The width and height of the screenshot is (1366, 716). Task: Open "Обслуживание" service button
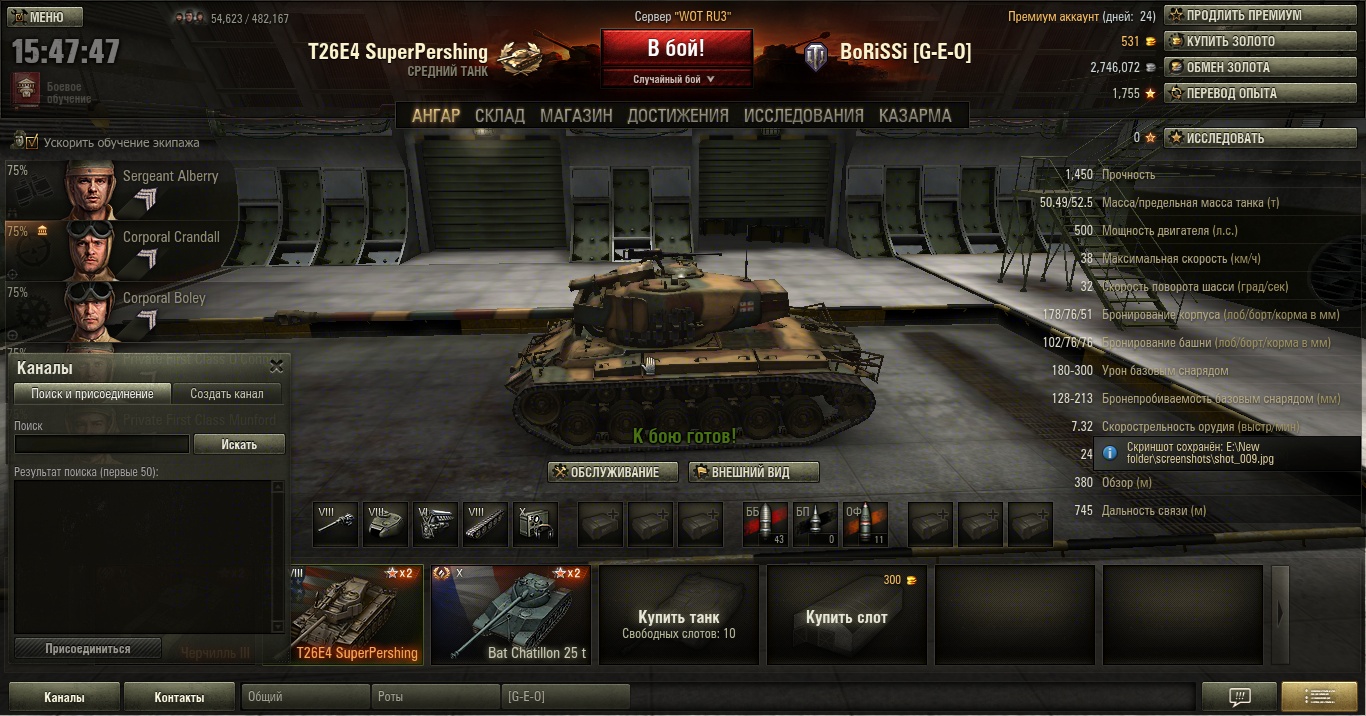pyautogui.click(x=613, y=472)
